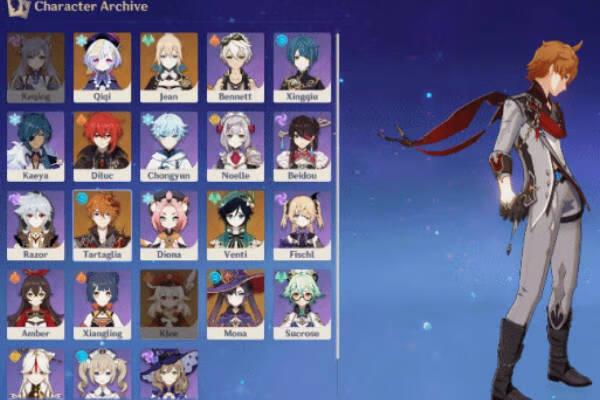The width and height of the screenshot is (600, 400).
Task: Open the Klee character card
Action: [x=169, y=302]
